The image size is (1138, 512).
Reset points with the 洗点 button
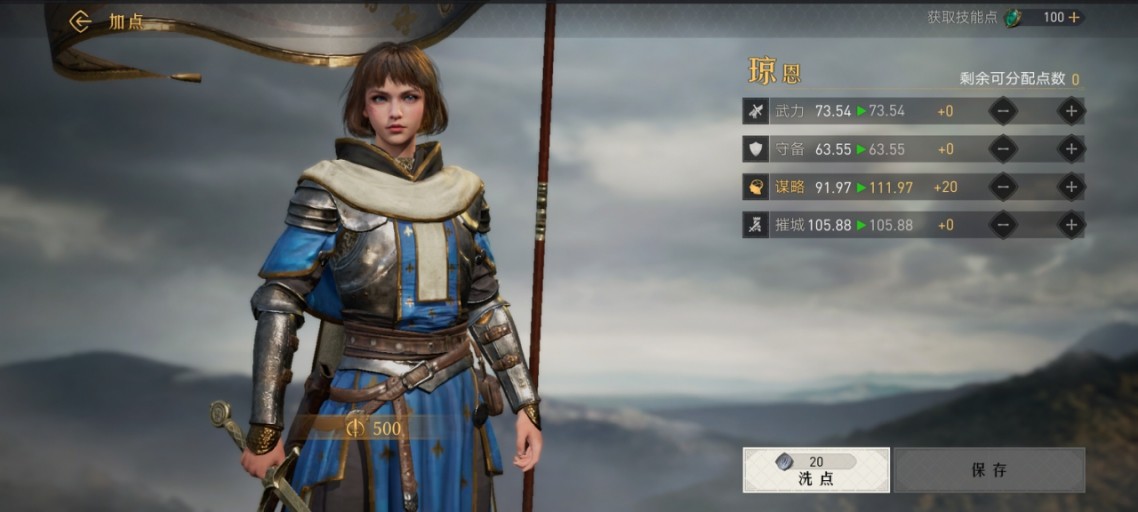click(x=816, y=470)
